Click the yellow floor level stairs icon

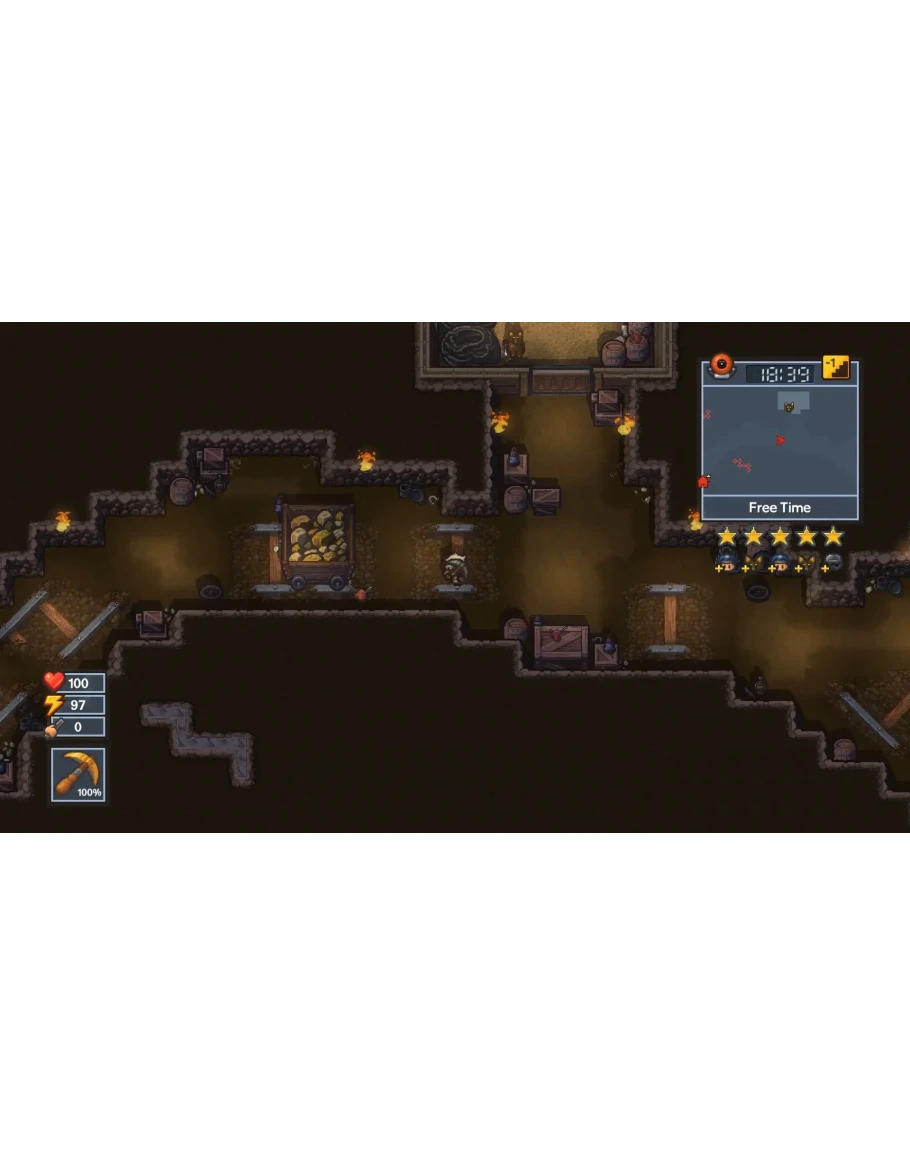pos(836,368)
